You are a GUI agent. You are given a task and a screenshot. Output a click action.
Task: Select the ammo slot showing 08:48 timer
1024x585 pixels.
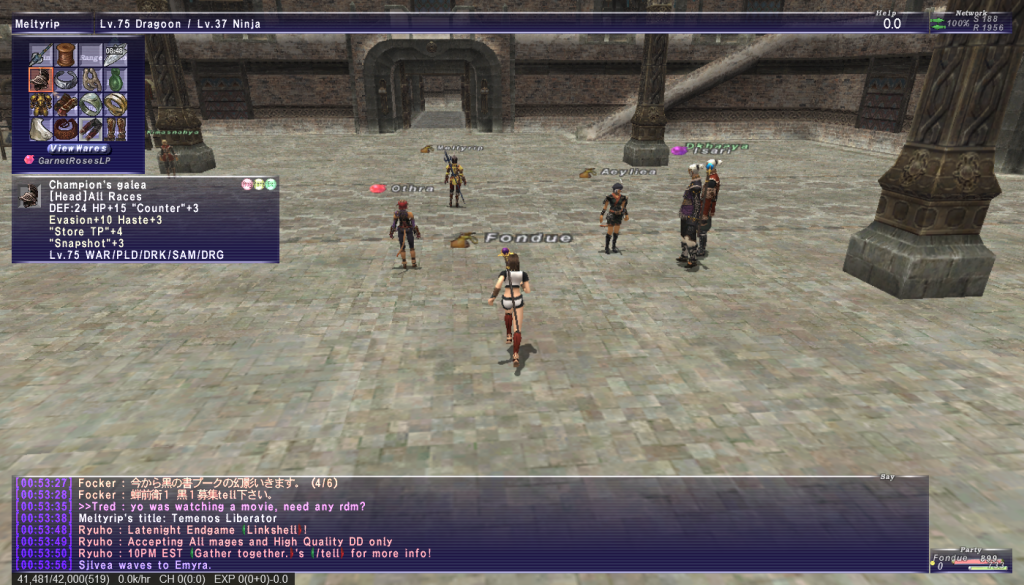tap(114, 54)
